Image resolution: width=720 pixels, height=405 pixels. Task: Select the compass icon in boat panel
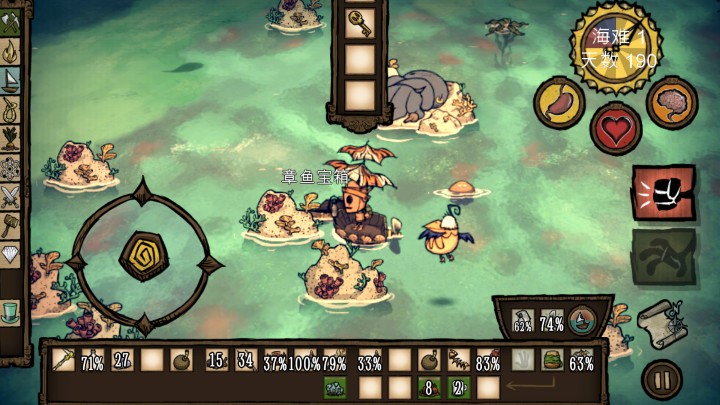coord(581,321)
